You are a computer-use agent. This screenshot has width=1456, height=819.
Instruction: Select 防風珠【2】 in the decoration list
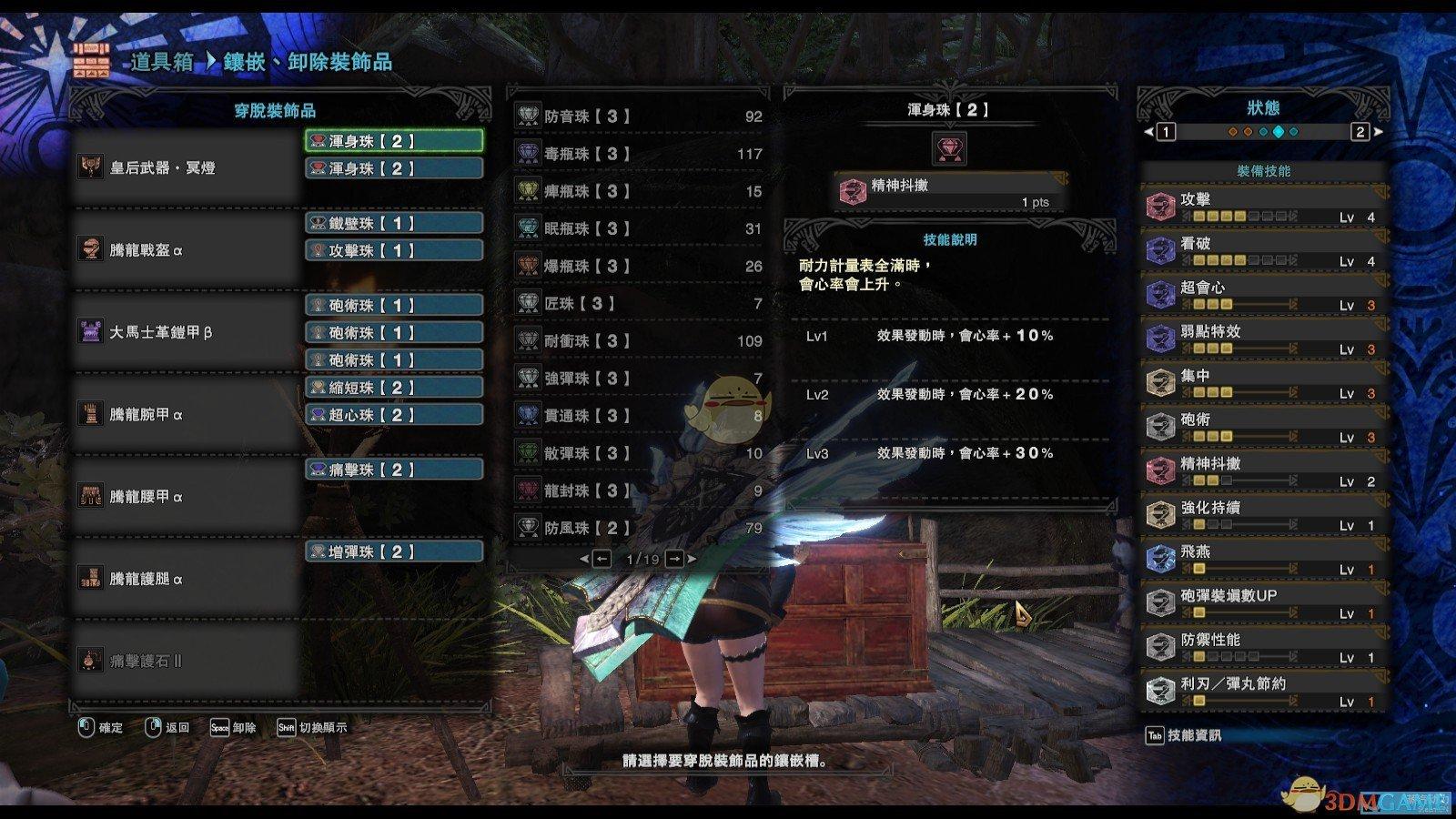tap(639, 527)
